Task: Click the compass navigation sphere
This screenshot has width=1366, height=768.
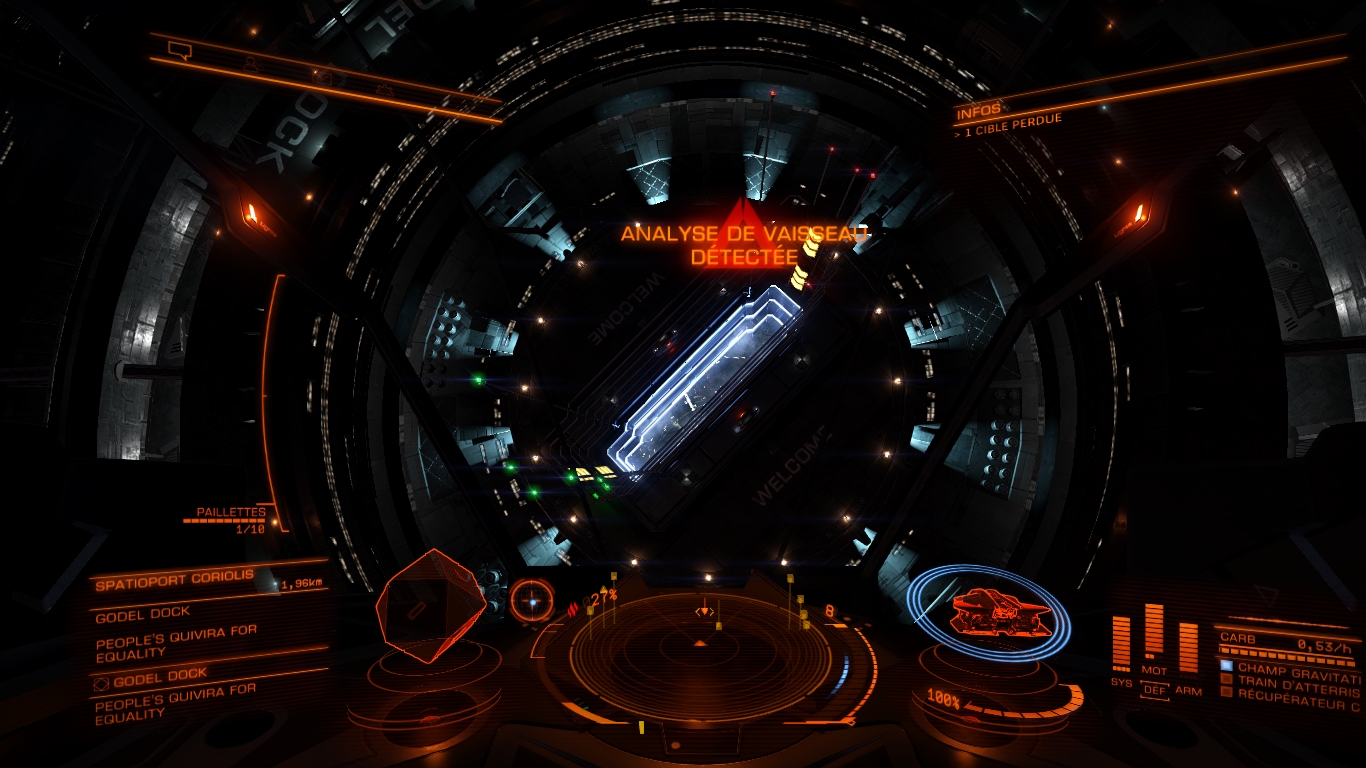Action: pos(531,600)
